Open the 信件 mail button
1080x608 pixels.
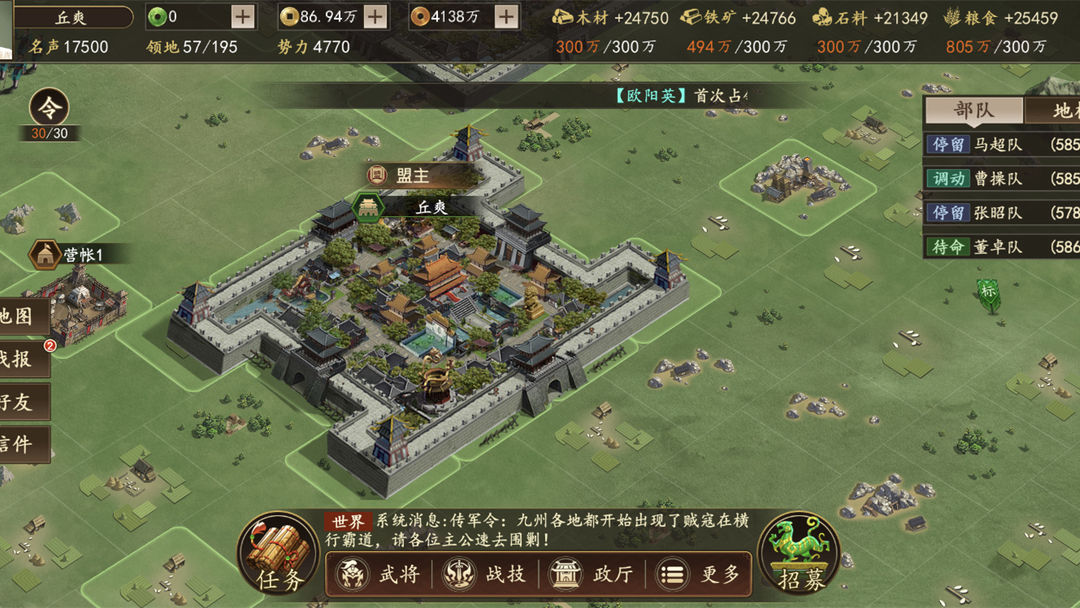(22, 445)
